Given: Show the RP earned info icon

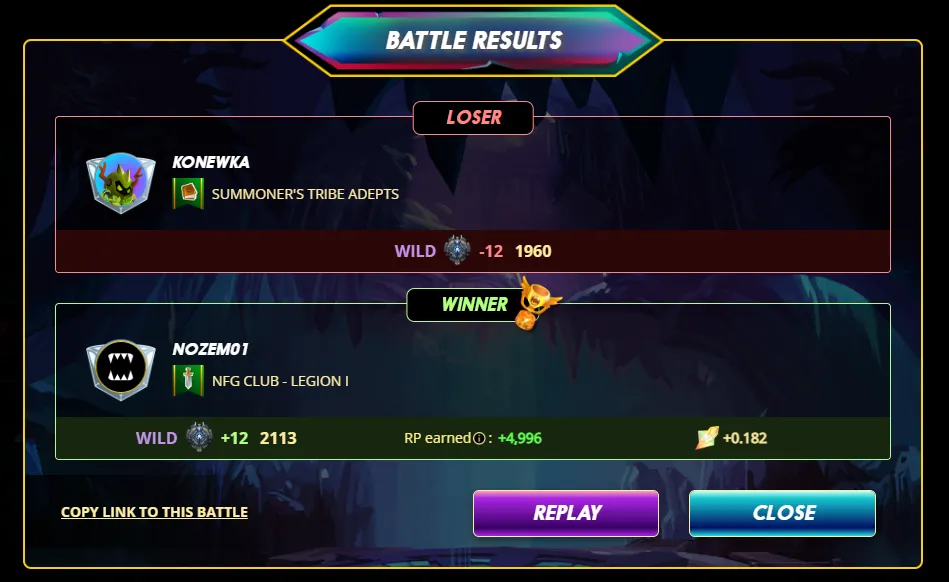Looking at the screenshot, I should point(479,438).
